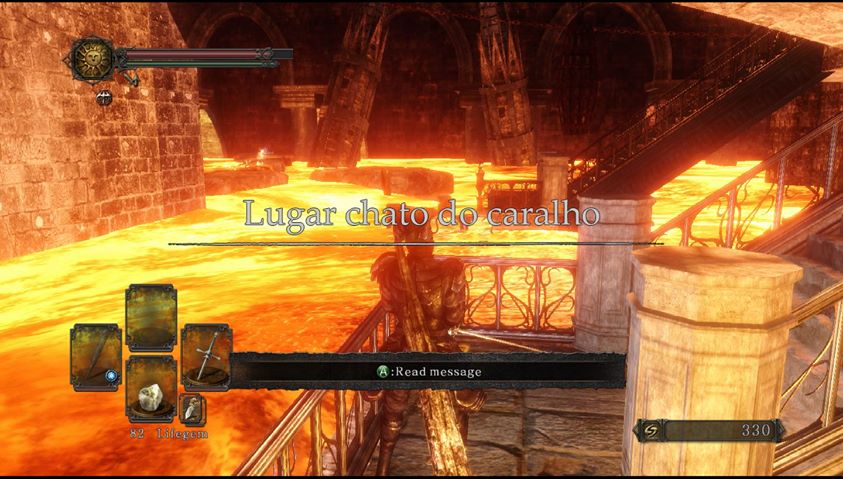The width and height of the screenshot is (843, 479).
Task: Select the right-hand greatsword slot
Action: tap(206, 357)
